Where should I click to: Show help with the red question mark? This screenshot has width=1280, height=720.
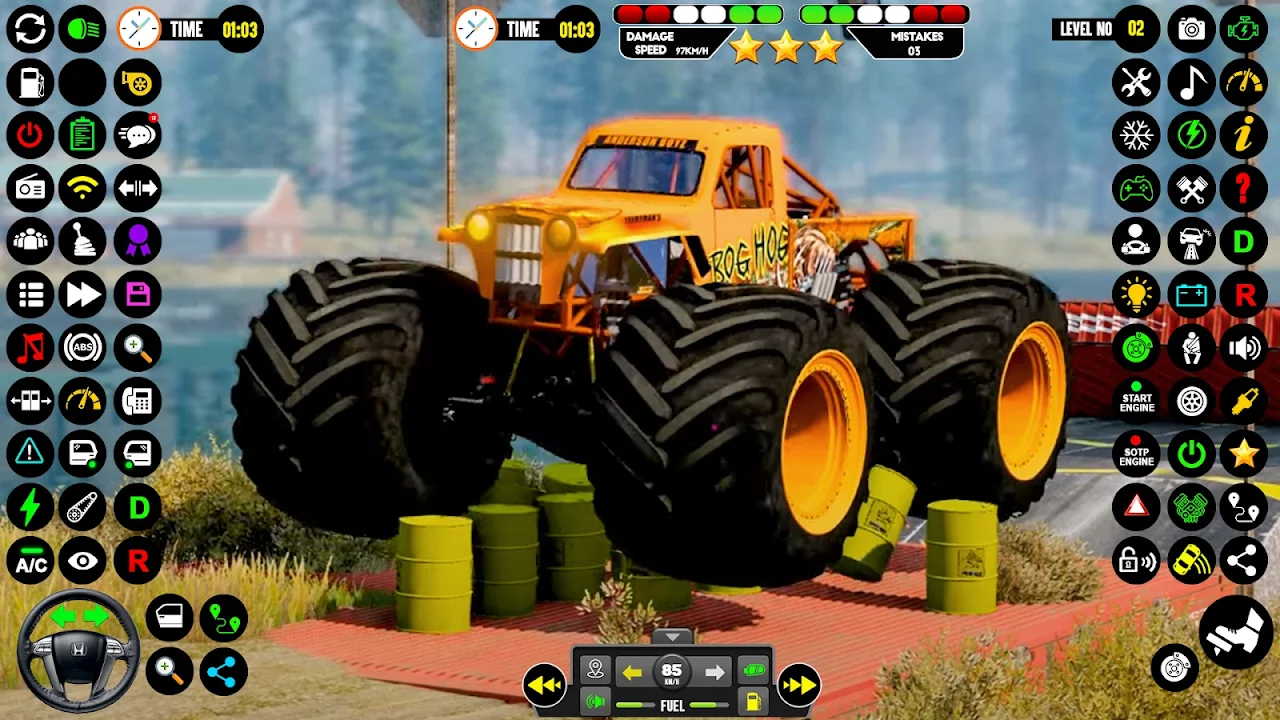point(1243,188)
